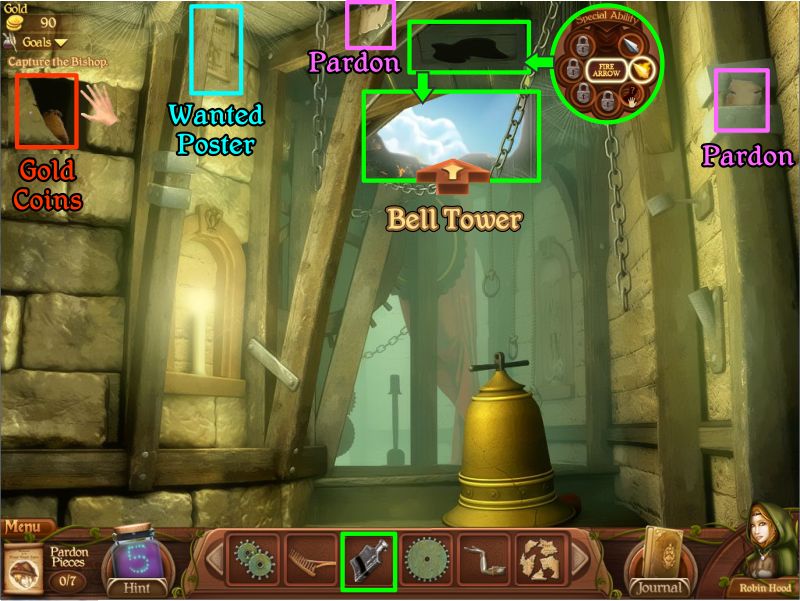Open the Menu button
800x601 pixels.
(27, 526)
